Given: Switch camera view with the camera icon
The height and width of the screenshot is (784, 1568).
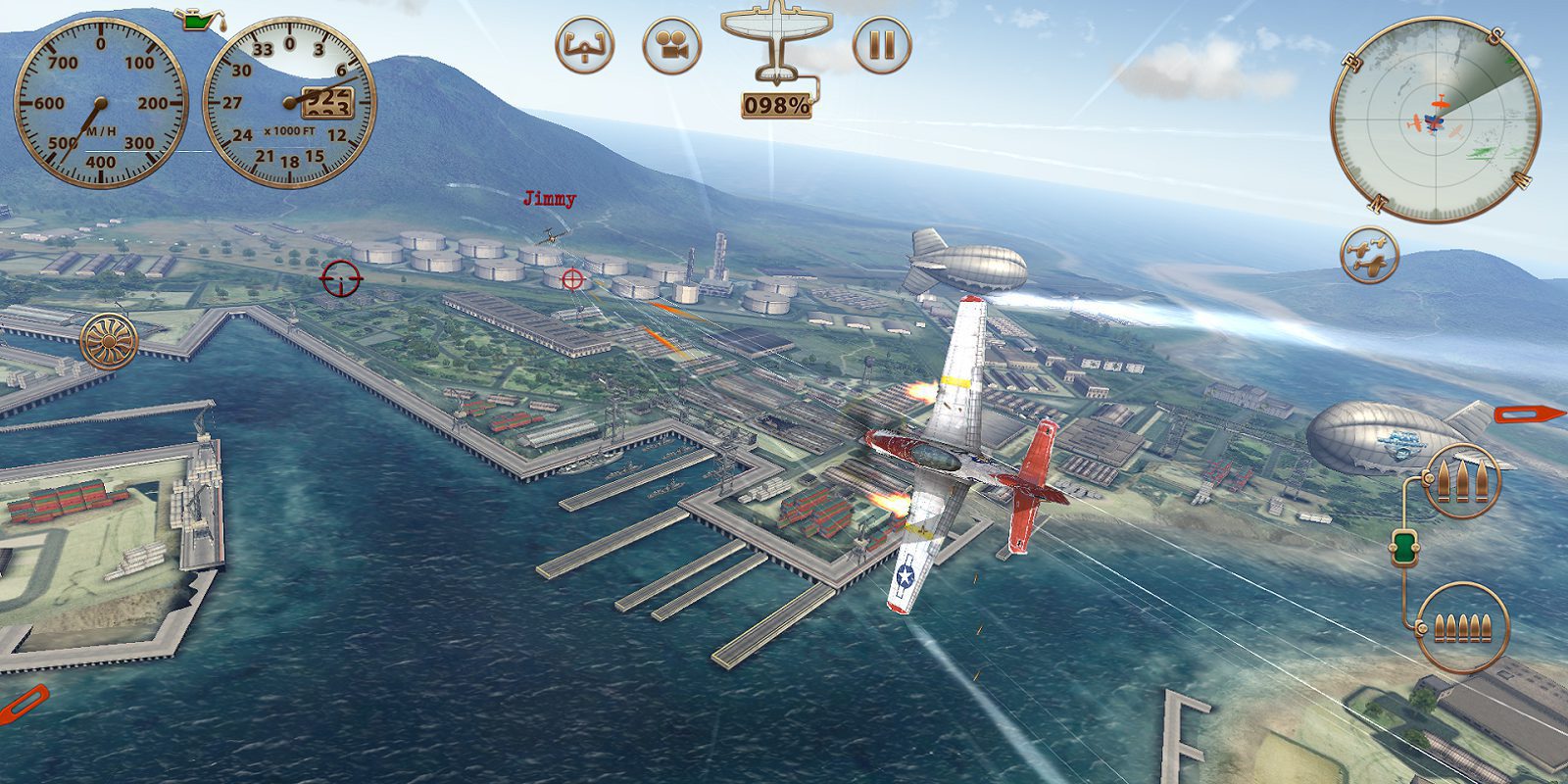Looking at the screenshot, I should coord(672,45).
